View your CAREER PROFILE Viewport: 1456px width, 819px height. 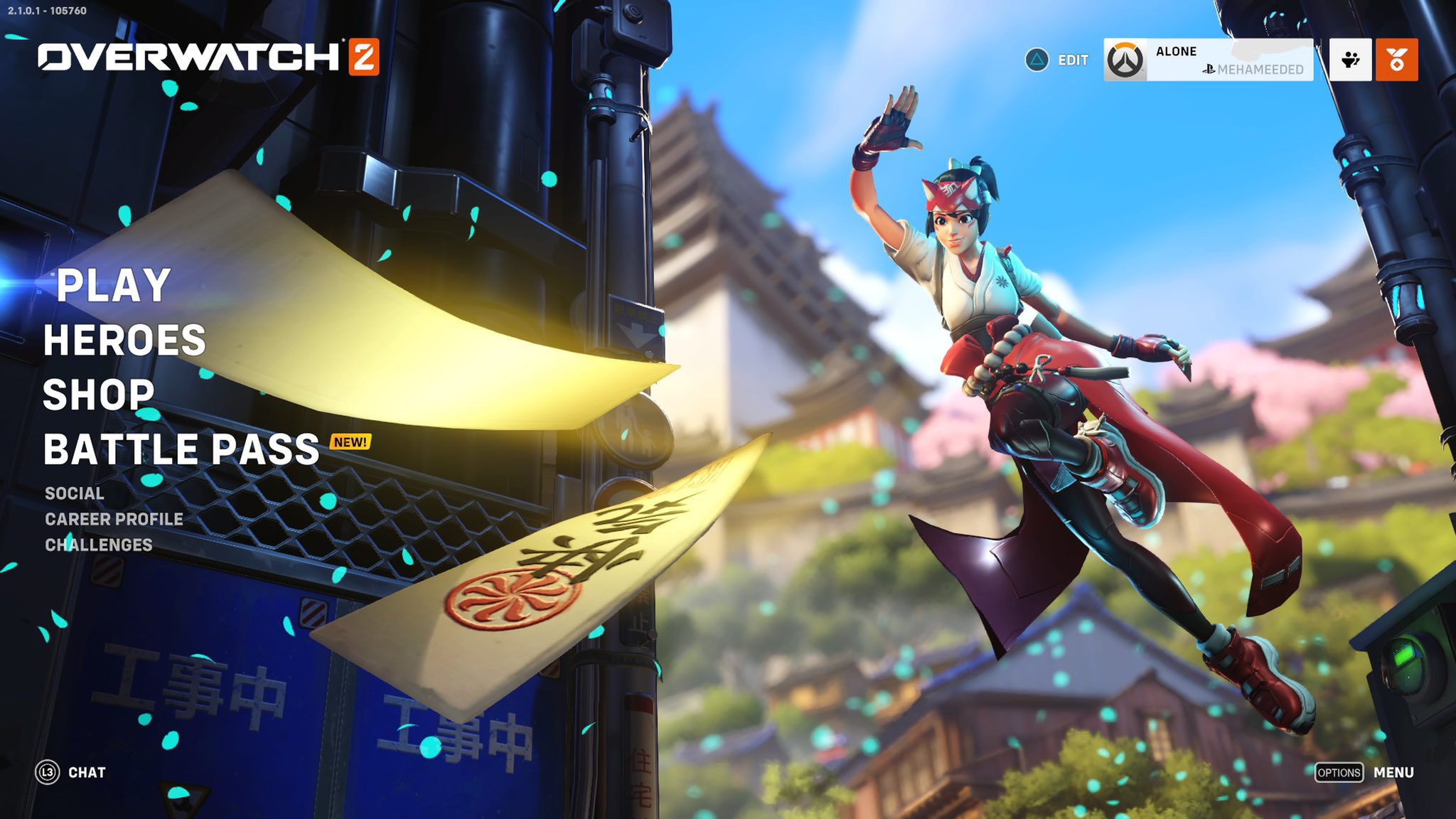click(x=114, y=519)
